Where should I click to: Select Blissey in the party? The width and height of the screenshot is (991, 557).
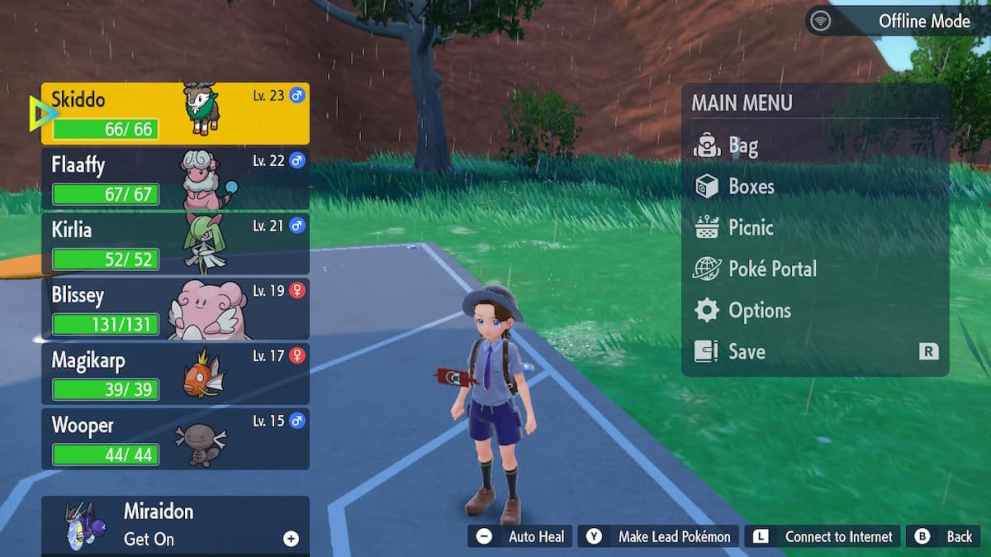pyautogui.click(x=175, y=309)
